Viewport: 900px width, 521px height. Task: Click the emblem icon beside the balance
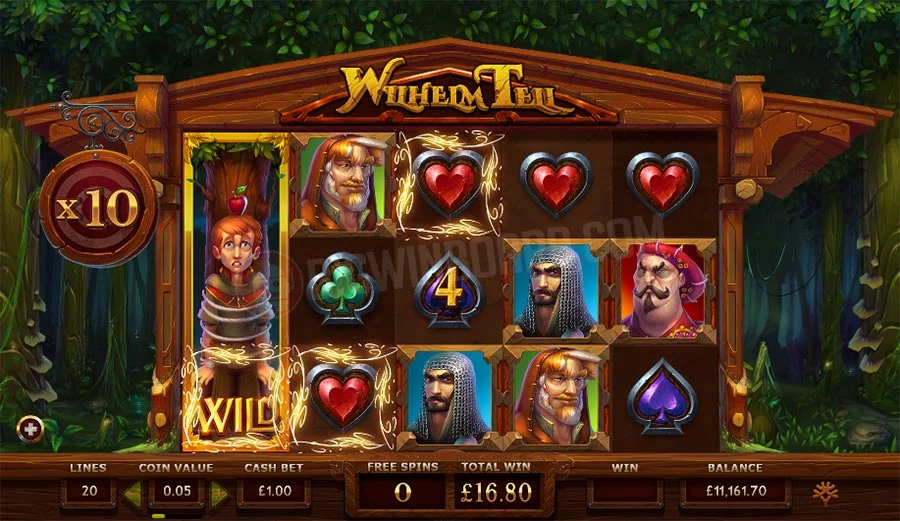[x=825, y=492]
